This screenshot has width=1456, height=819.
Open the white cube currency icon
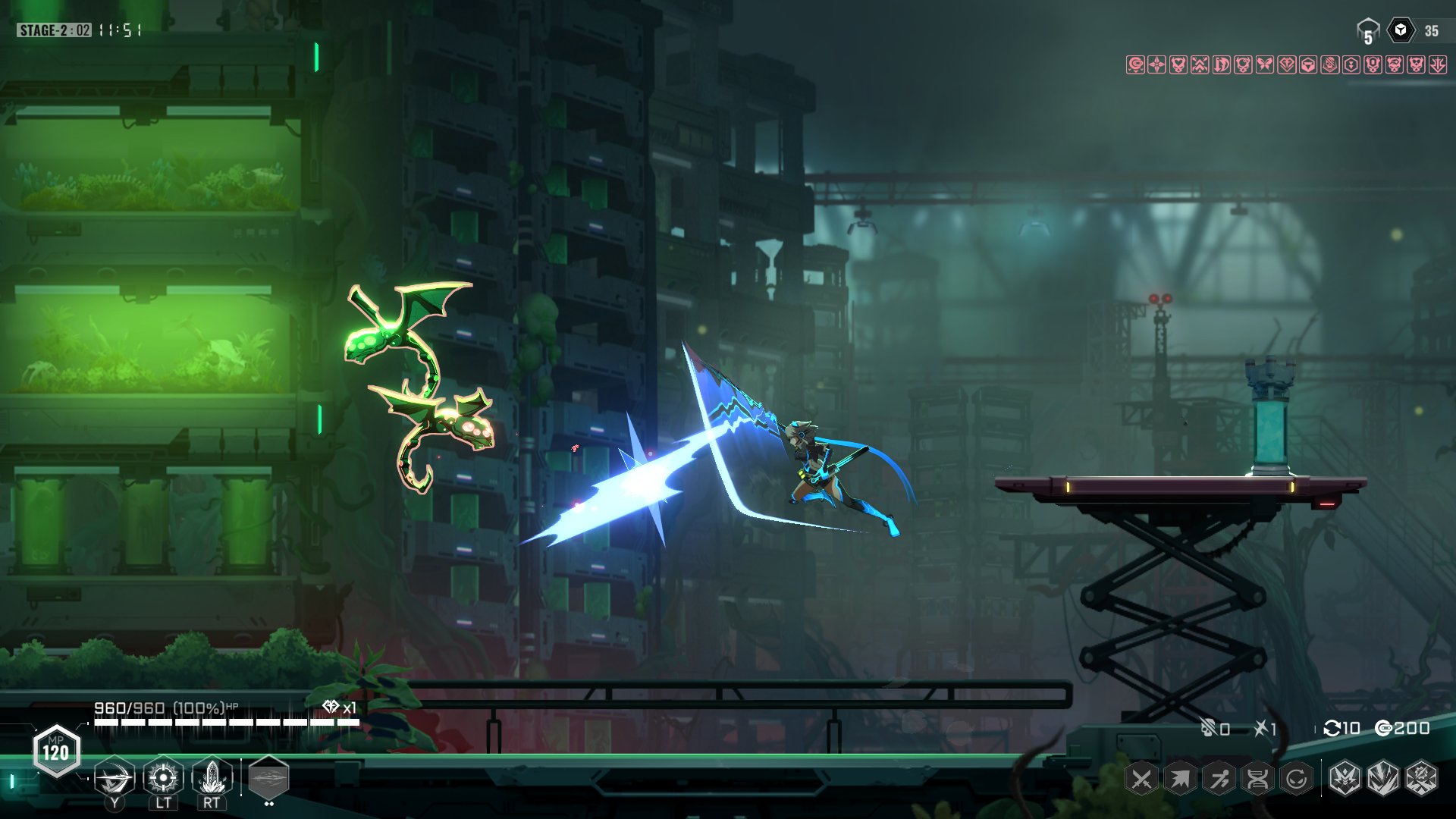pyautogui.click(x=1401, y=30)
